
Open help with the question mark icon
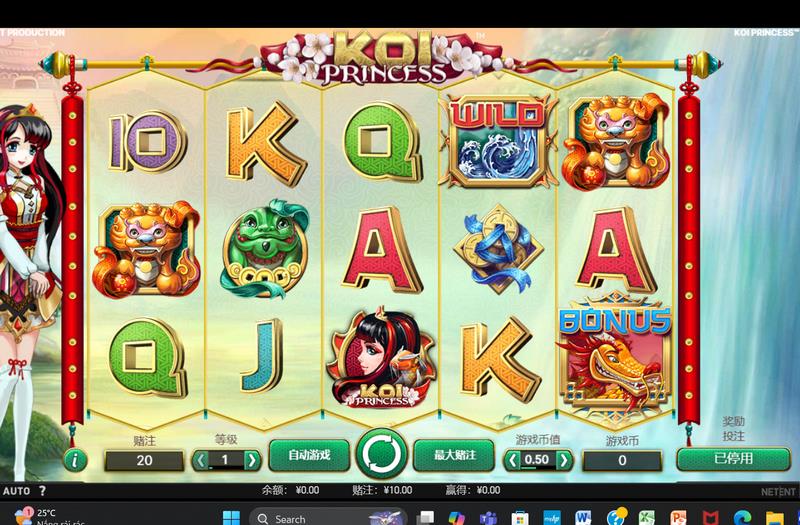[x=42, y=491]
